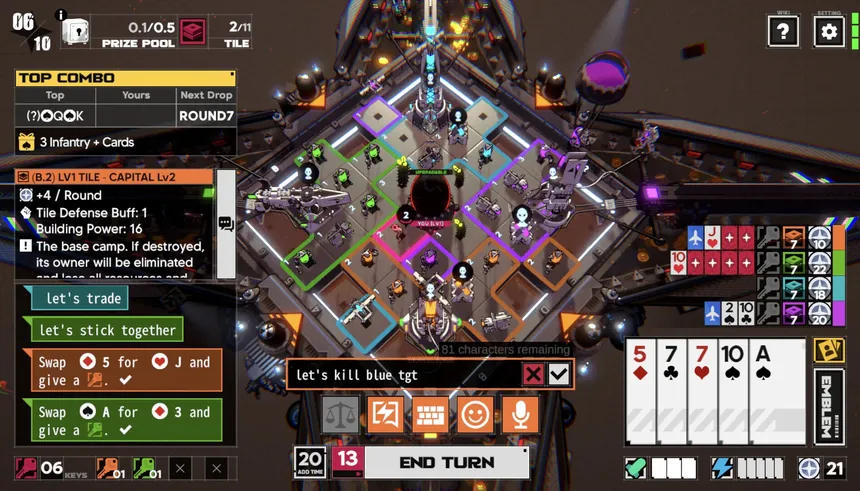Image resolution: width=860 pixels, height=491 pixels.
Task: Select the 5 of diamonds card
Action: coord(640,392)
